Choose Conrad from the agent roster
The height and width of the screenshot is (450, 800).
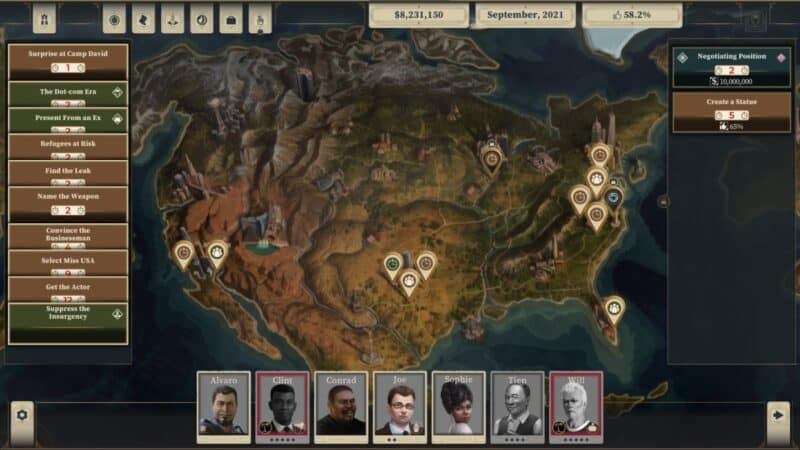tap(341, 405)
